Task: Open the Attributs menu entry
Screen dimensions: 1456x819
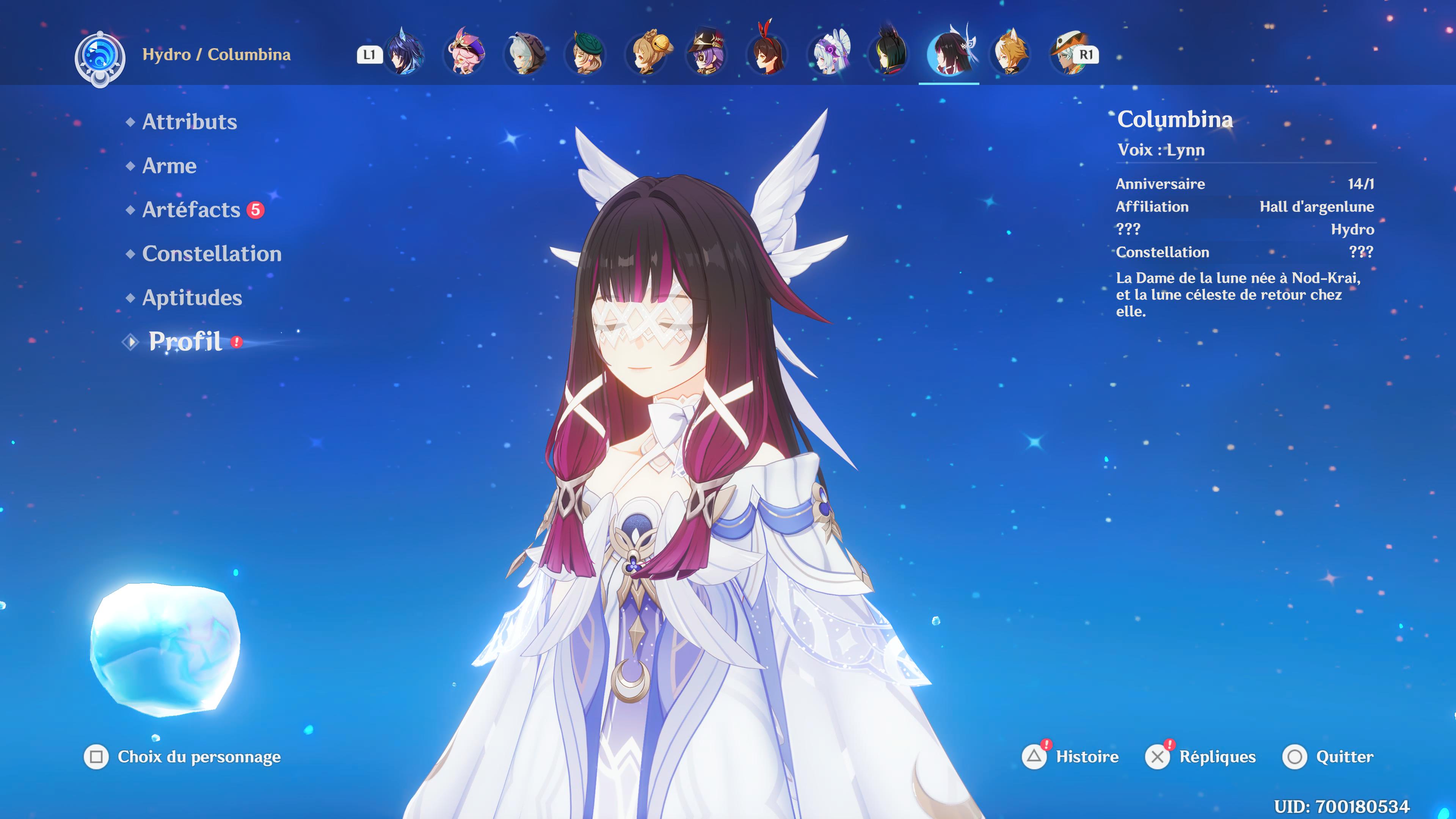Action: (x=189, y=121)
